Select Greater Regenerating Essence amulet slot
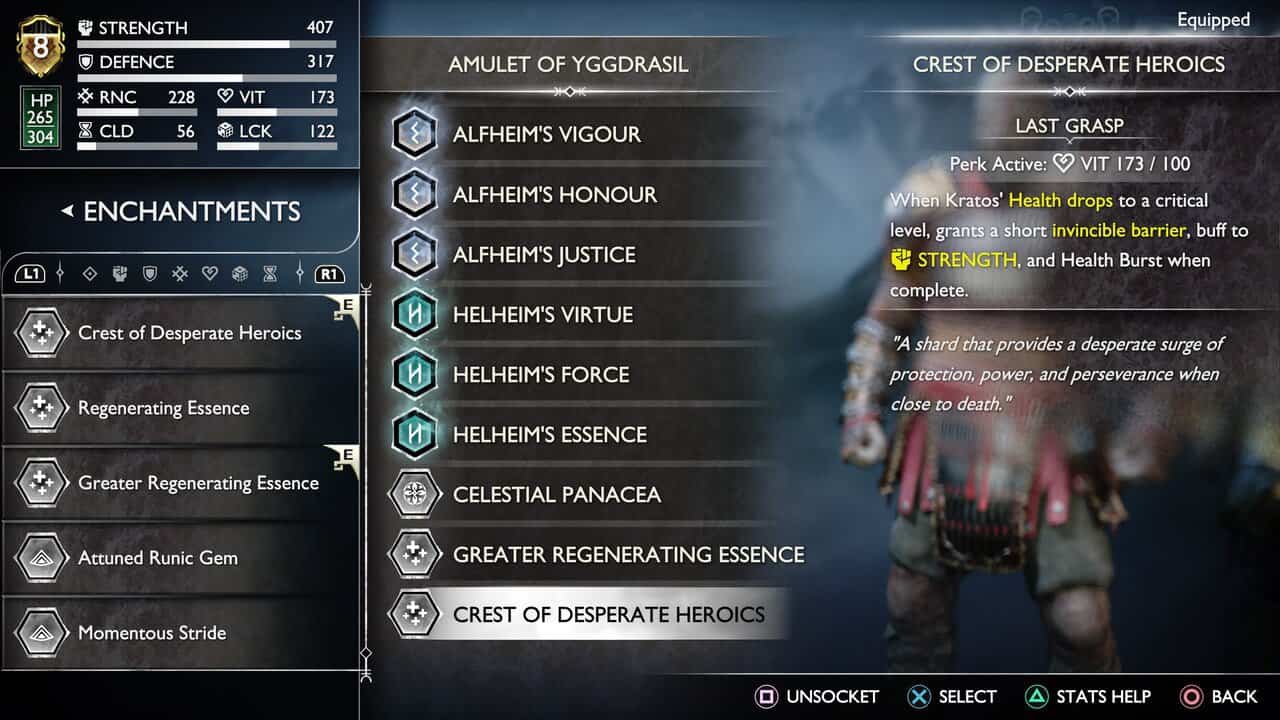This screenshot has width=1280, height=720. [627, 554]
